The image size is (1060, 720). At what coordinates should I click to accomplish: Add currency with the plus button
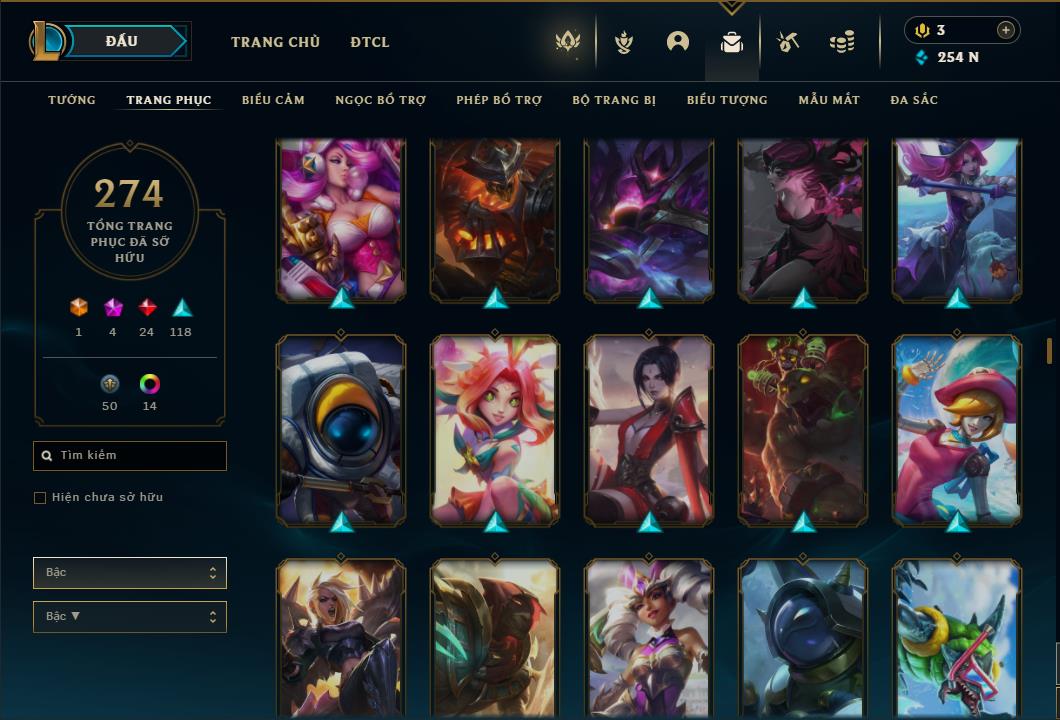point(1006,30)
